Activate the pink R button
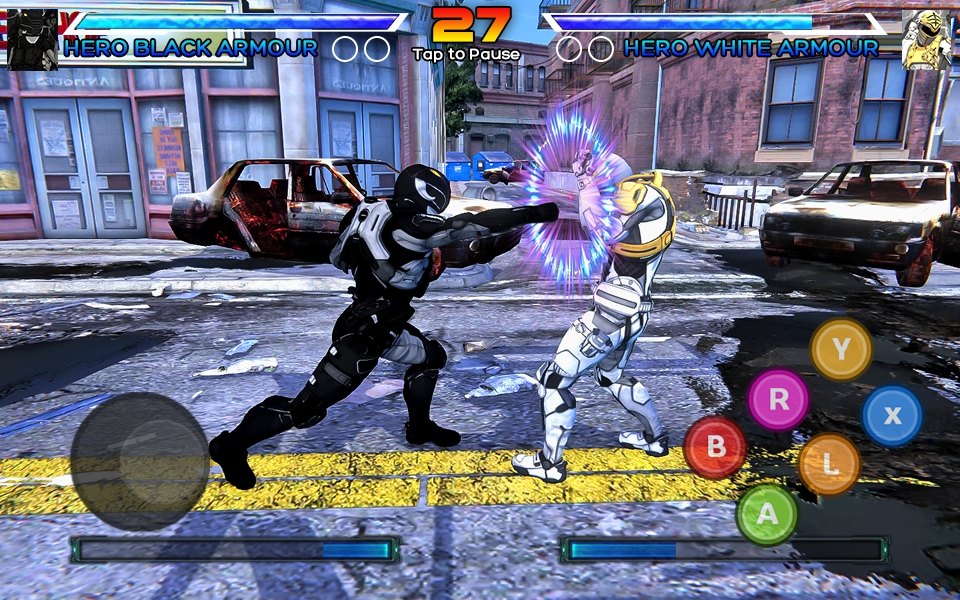The height and width of the screenshot is (600, 960). click(778, 399)
